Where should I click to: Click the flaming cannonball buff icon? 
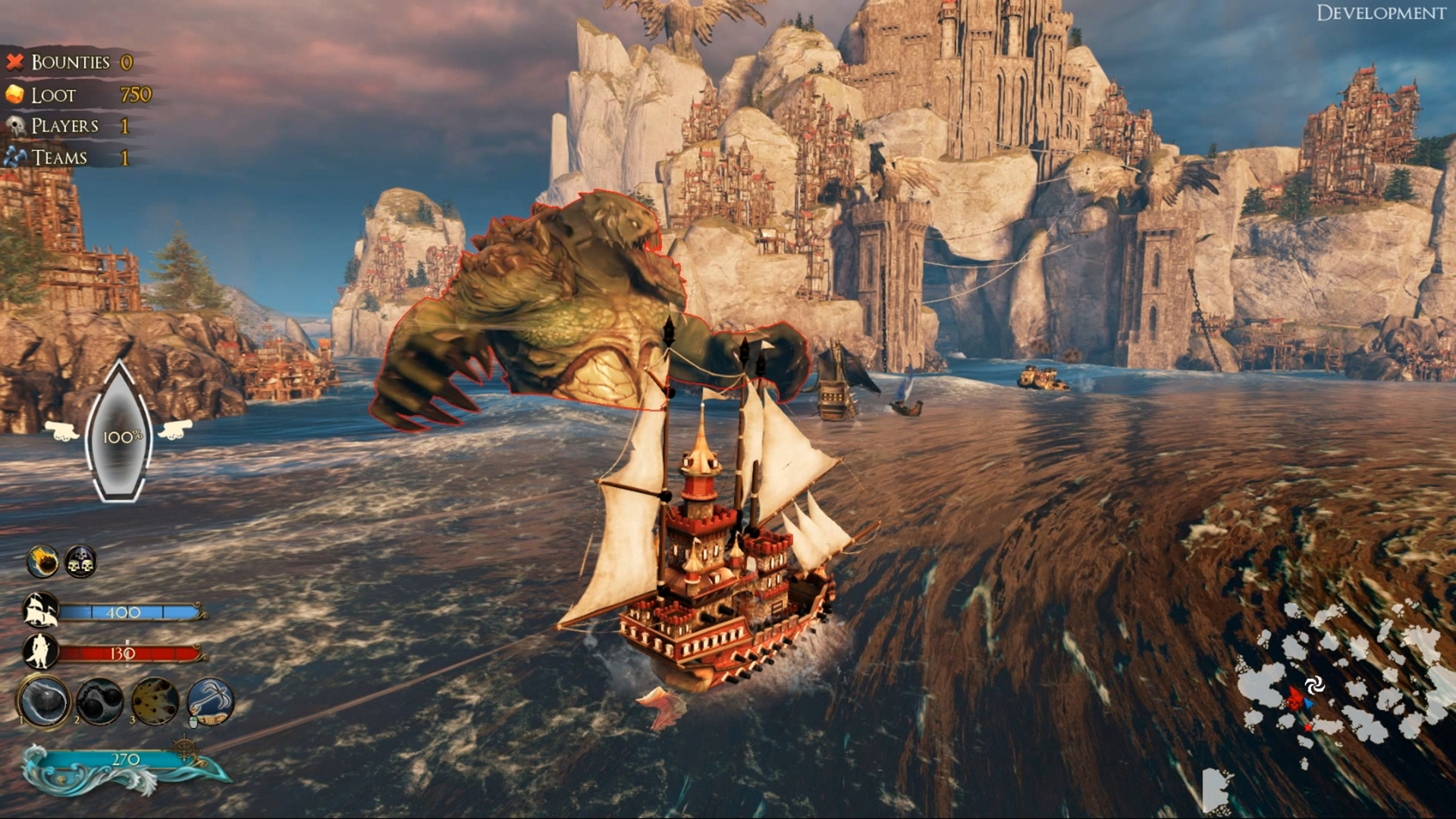[42, 562]
